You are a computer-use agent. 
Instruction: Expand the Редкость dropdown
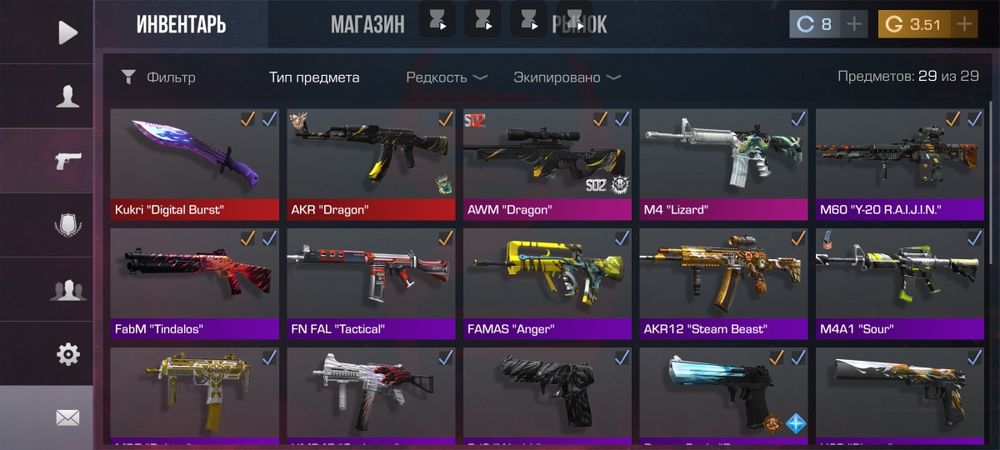pyautogui.click(x=446, y=77)
